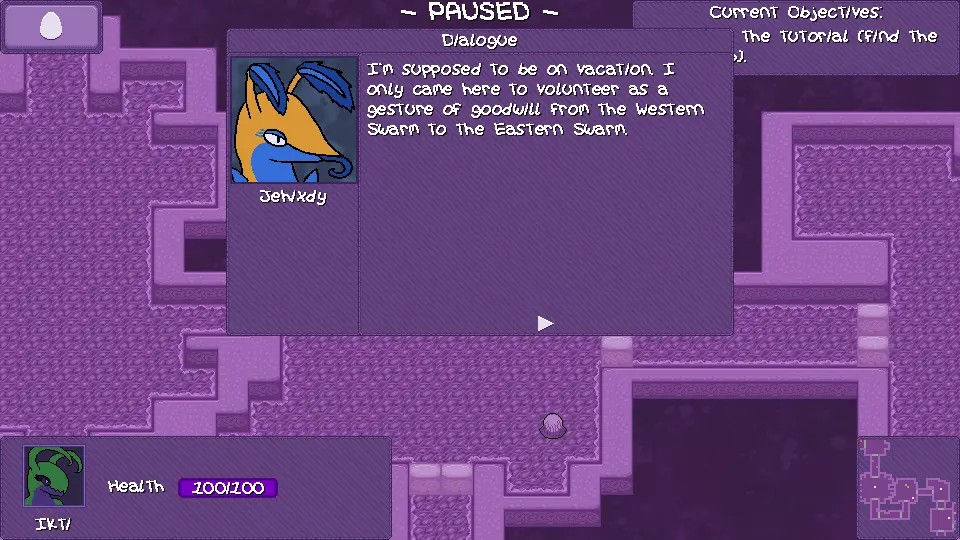Advance the dialogue with the arrow button
This screenshot has height=540, width=960.
(x=545, y=323)
